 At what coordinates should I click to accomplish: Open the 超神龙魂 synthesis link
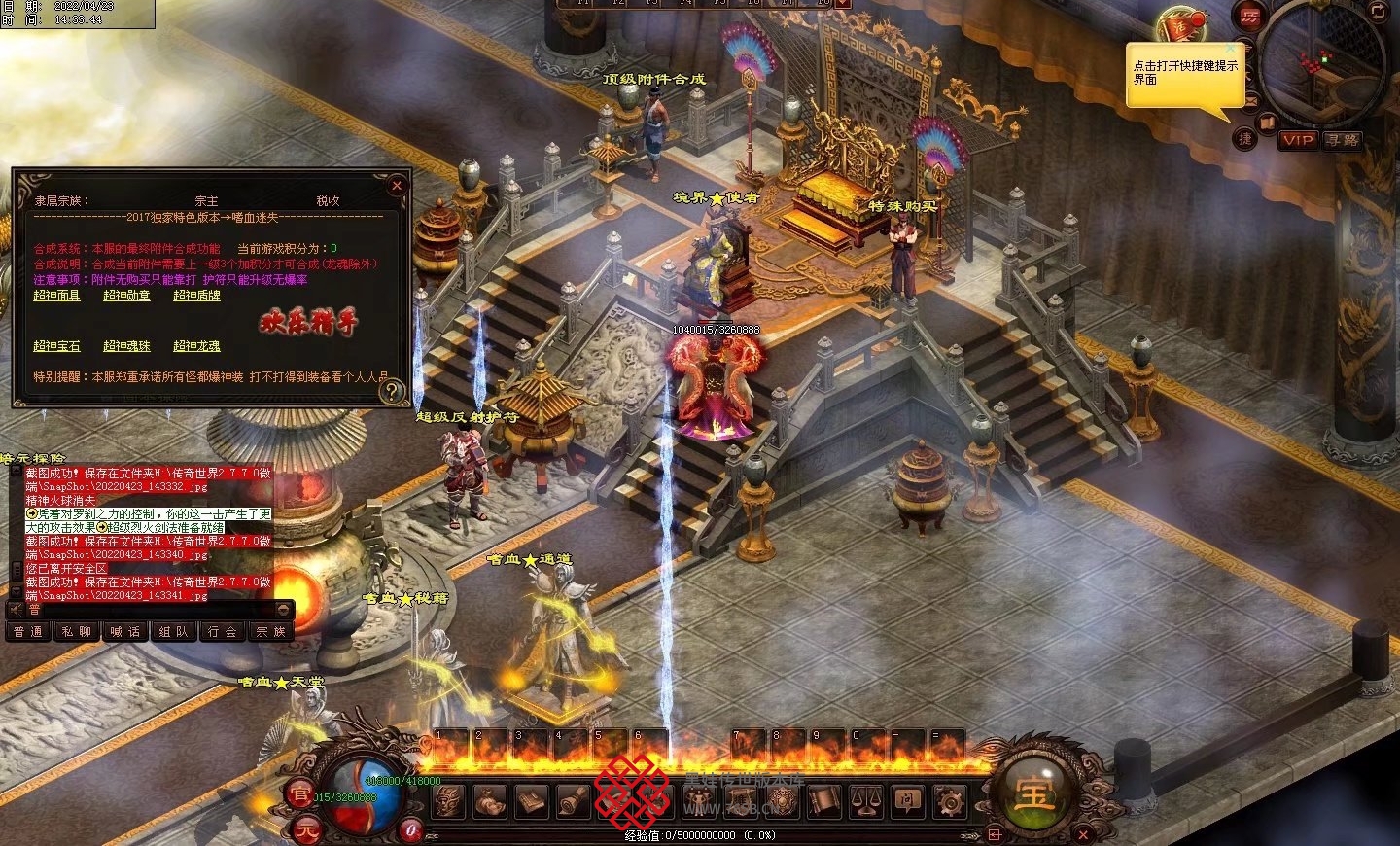[x=196, y=346]
